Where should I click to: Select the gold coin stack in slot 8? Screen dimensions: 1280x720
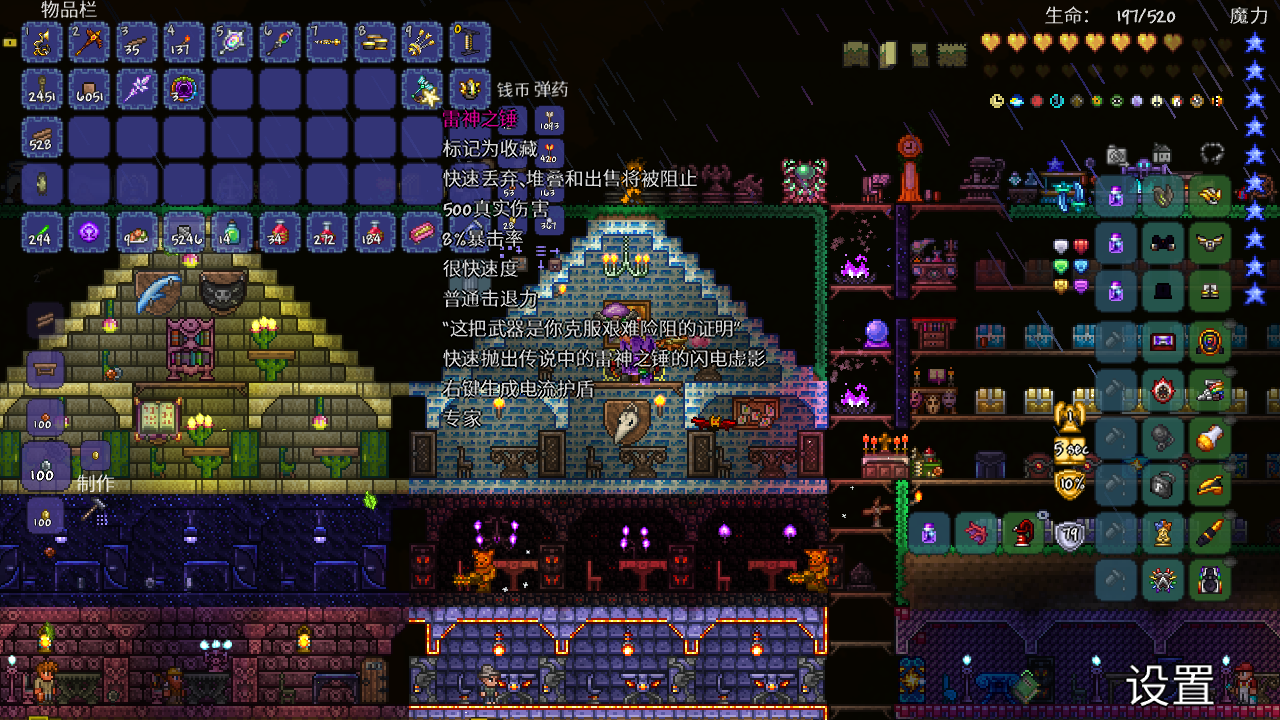coord(376,42)
